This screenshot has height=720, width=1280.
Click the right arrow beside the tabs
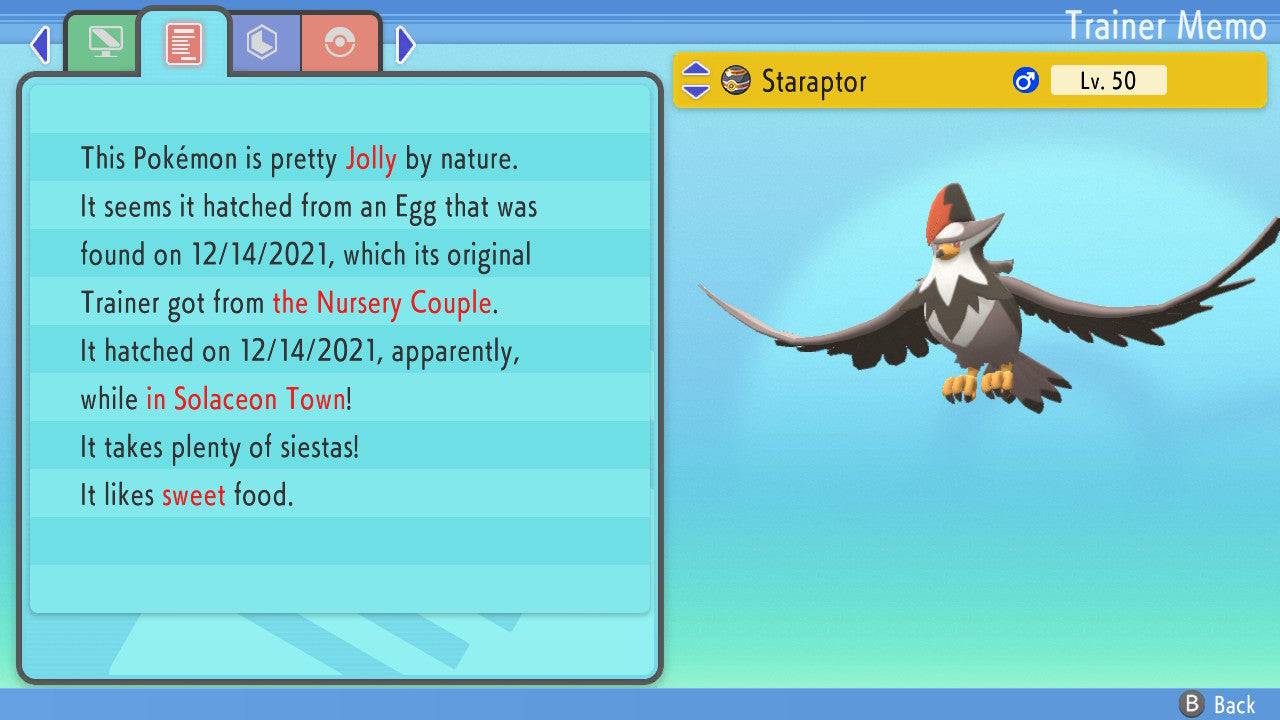tap(405, 44)
